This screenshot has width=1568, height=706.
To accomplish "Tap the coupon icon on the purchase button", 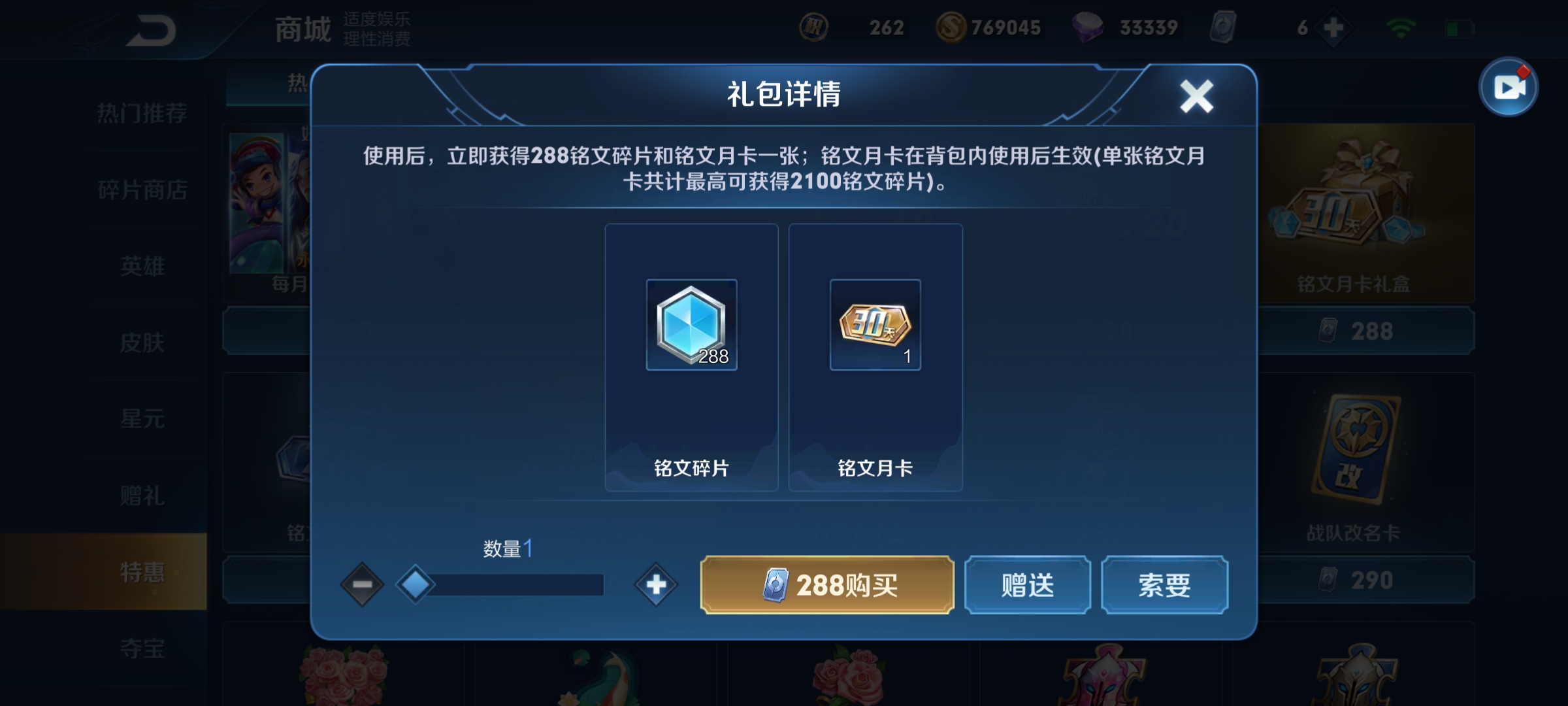I will 776,585.
